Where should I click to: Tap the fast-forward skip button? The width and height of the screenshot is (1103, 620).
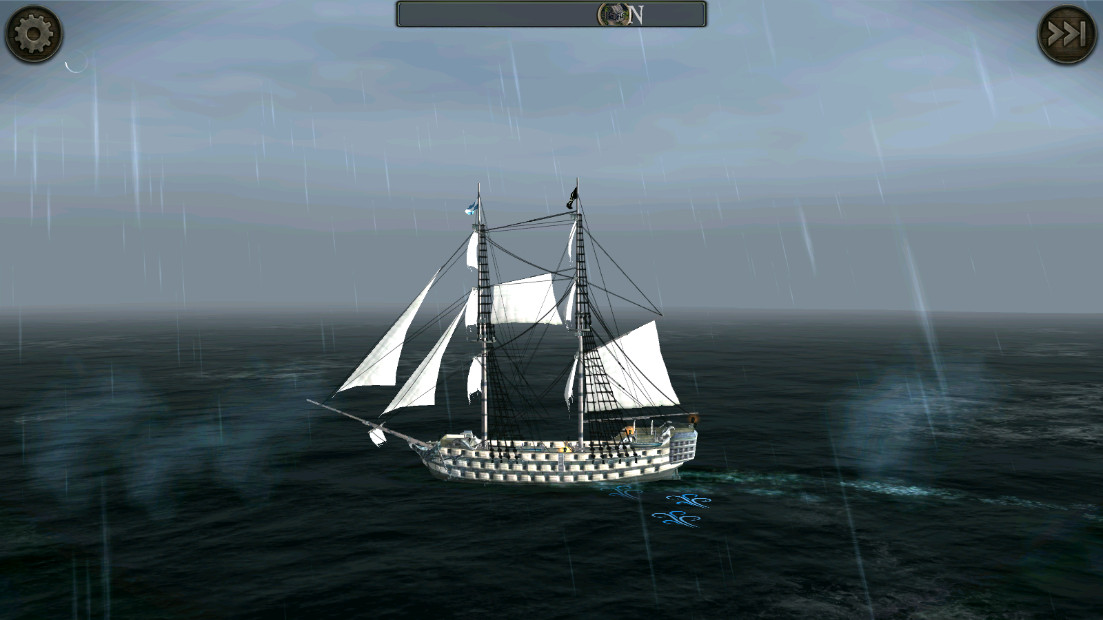[1066, 35]
